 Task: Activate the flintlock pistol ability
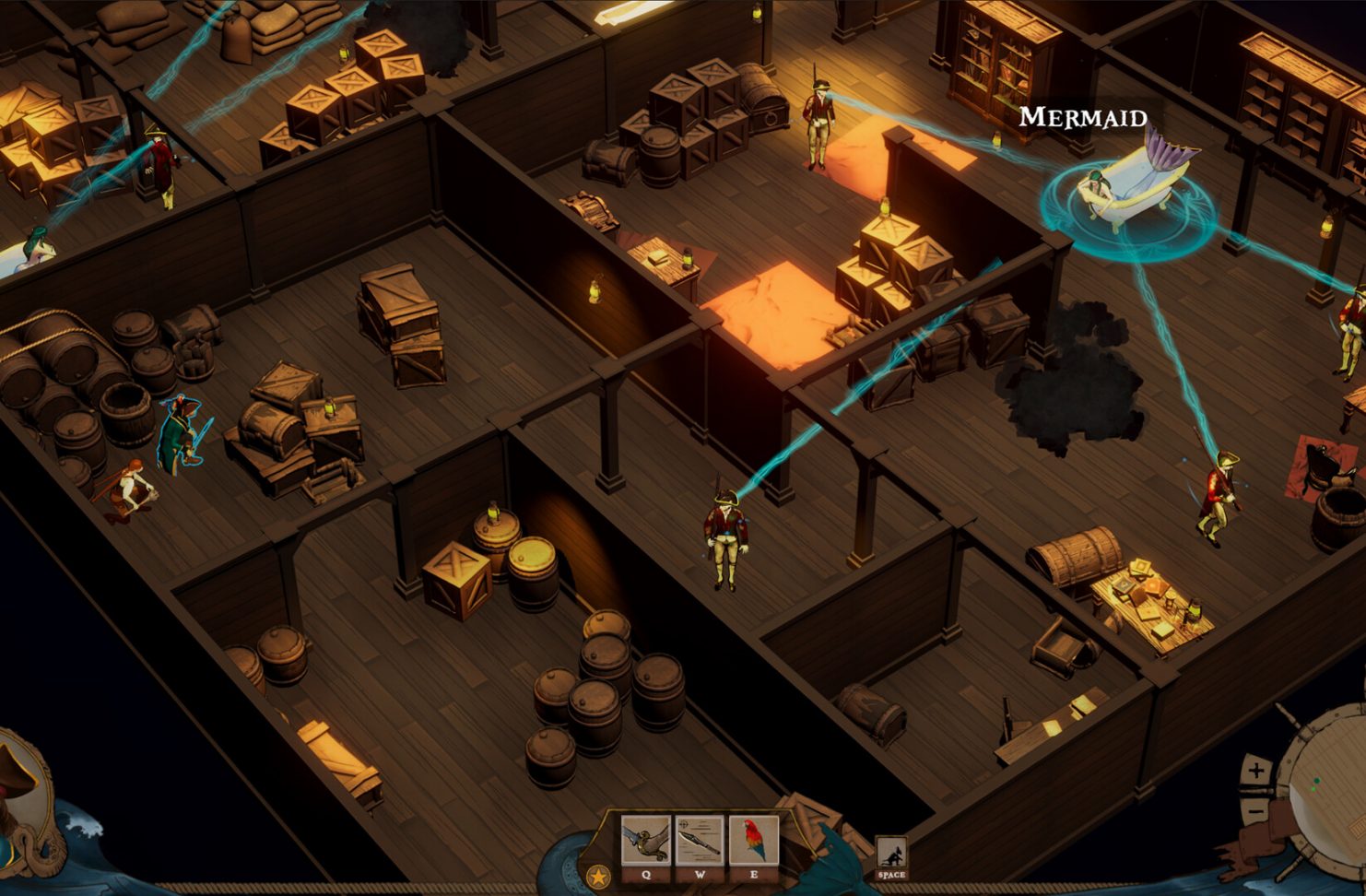(x=645, y=840)
